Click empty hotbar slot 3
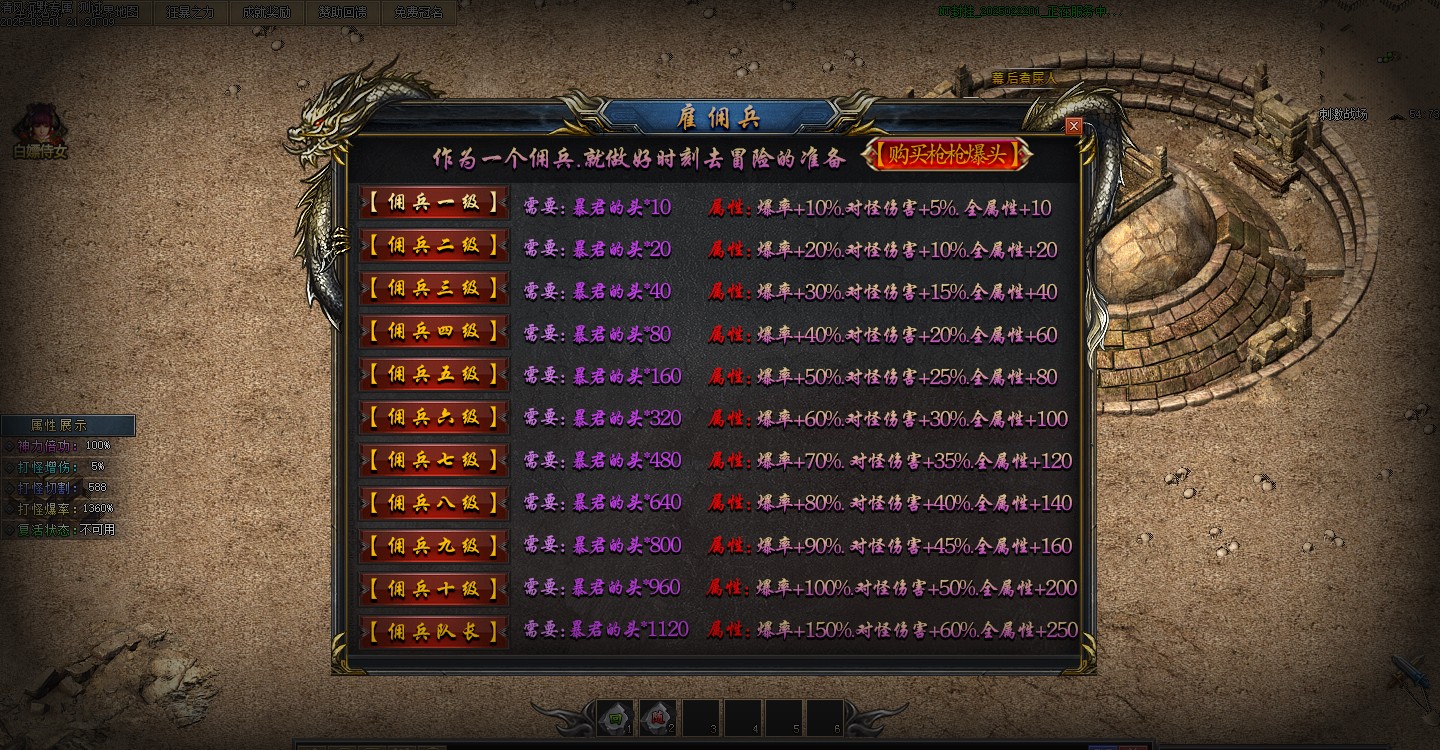The height and width of the screenshot is (750, 1440). [x=700, y=718]
